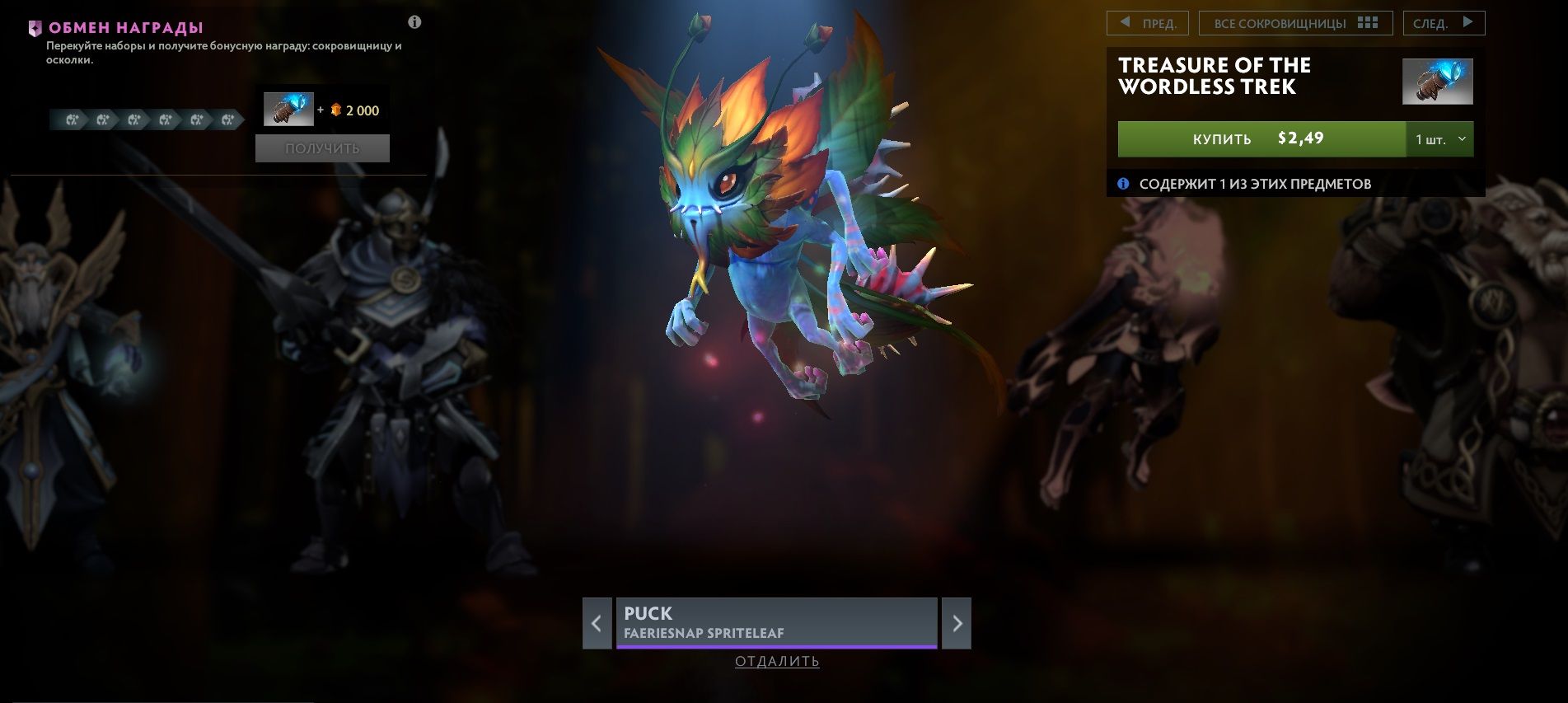Click the left chevron to view previous hero set
The image size is (1568, 703).
pyautogui.click(x=597, y=624)
